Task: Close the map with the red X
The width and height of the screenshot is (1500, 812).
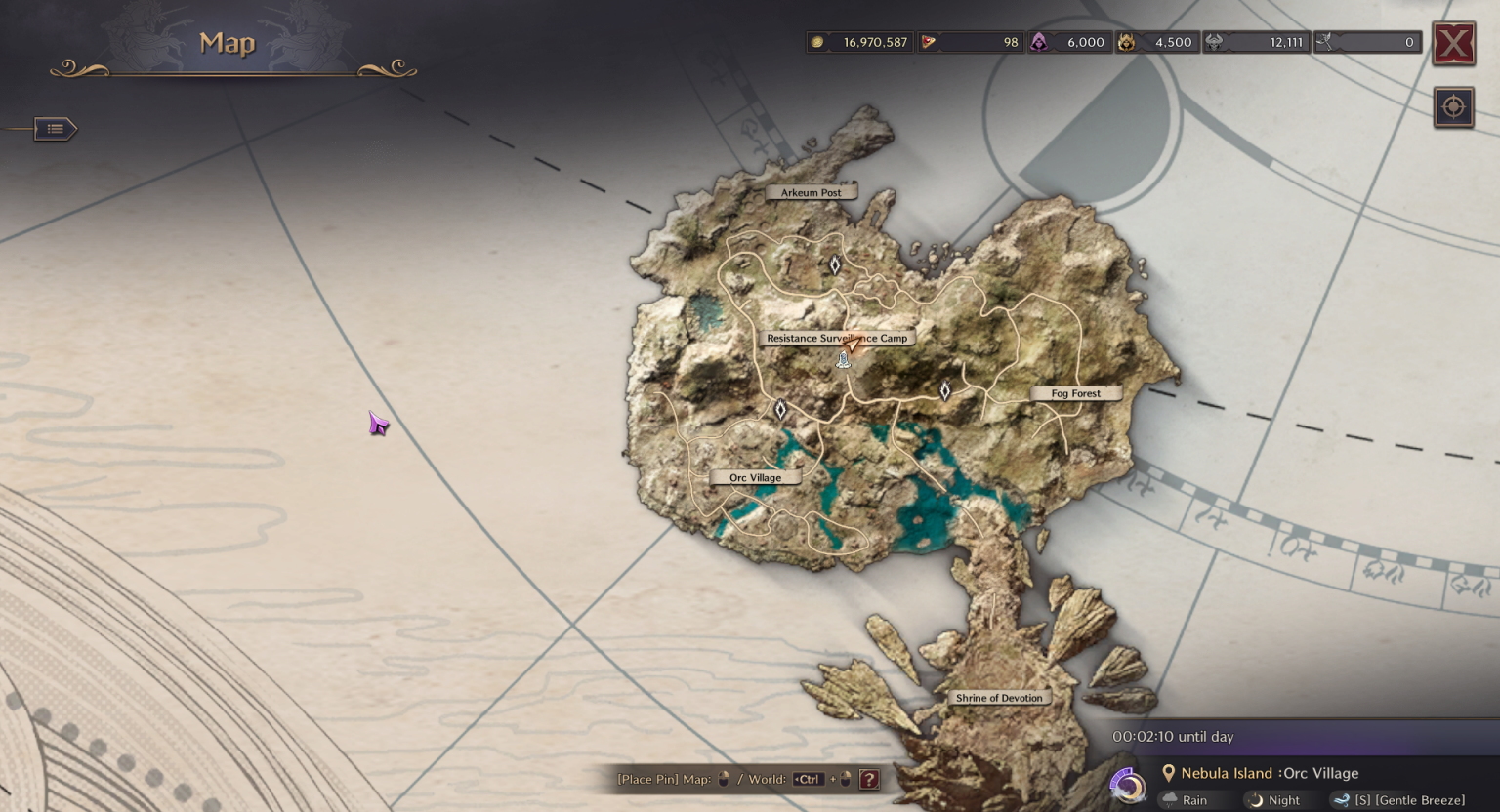Action: coord(1453,44)
